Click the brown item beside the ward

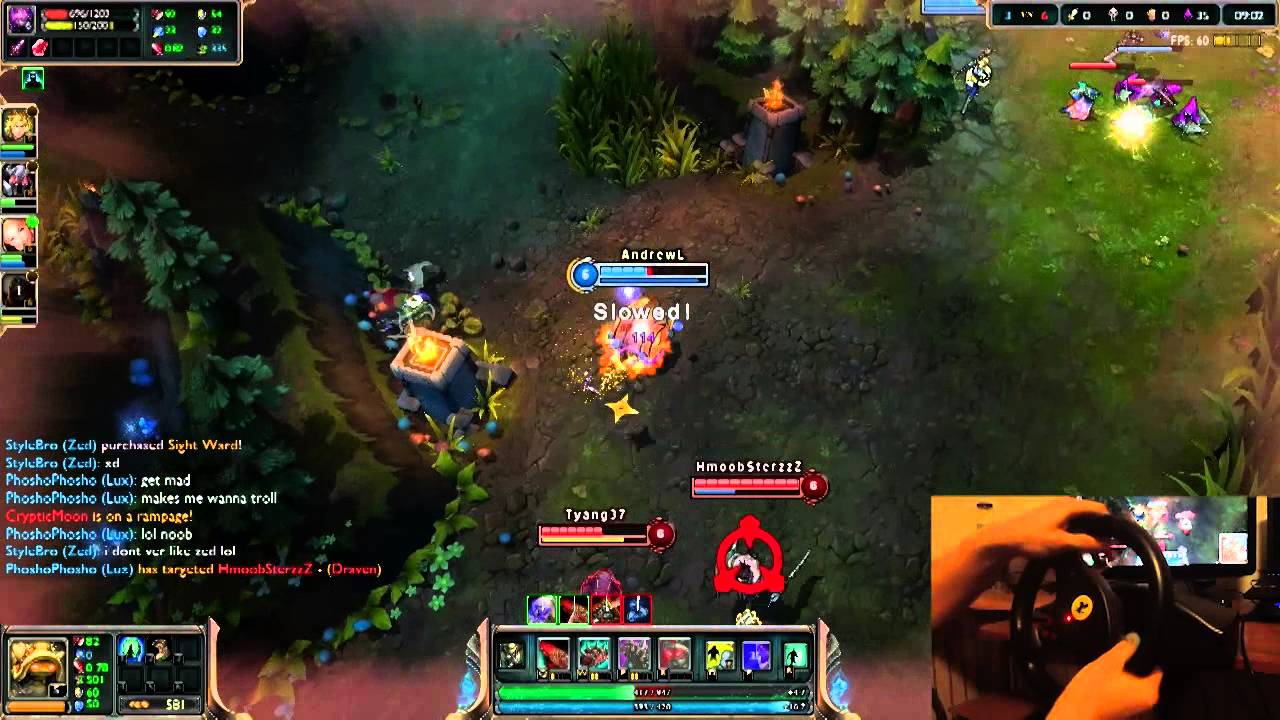[x=160, y=651]
